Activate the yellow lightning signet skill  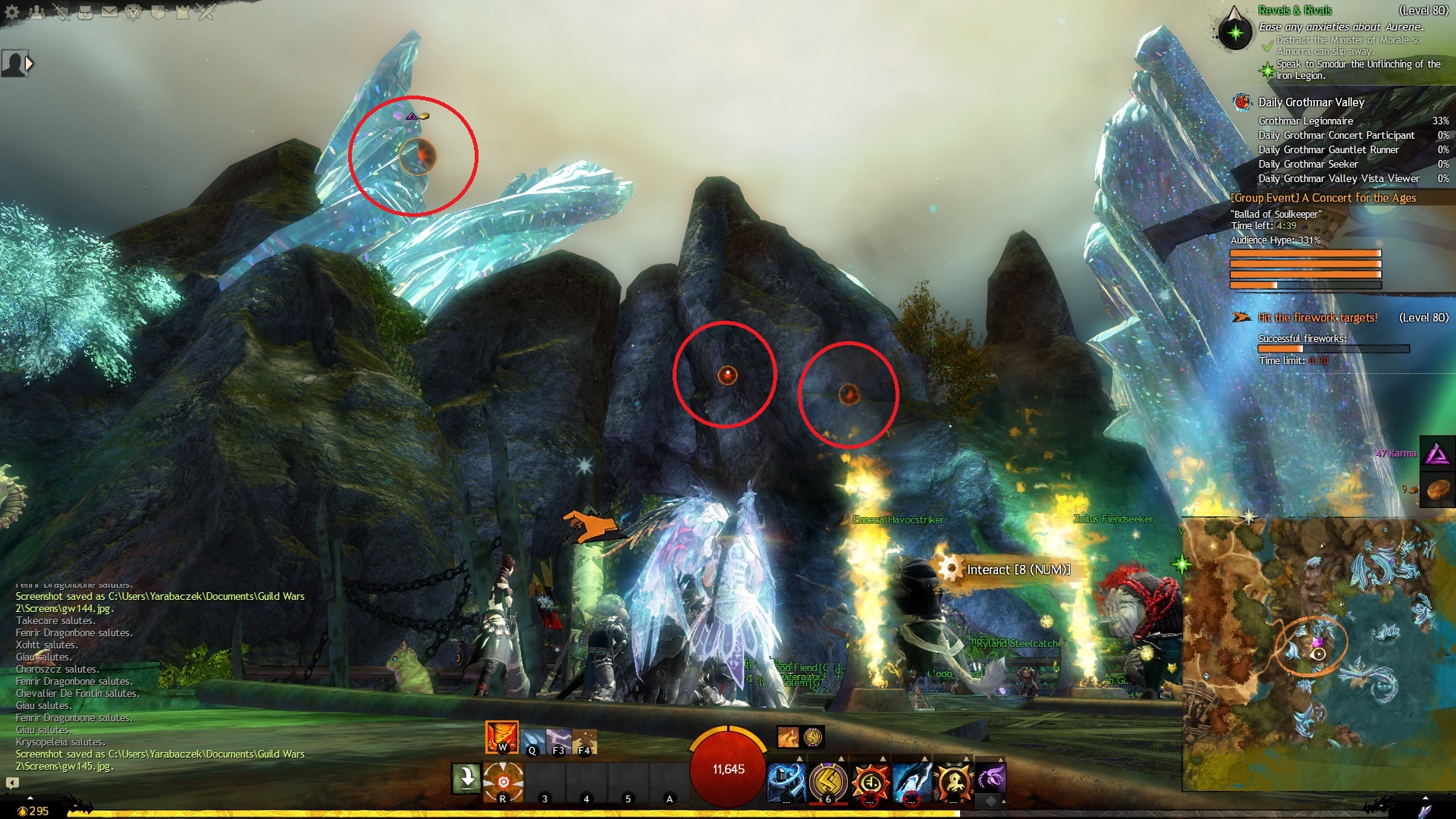pyautogui.click(x=828, y=781)
